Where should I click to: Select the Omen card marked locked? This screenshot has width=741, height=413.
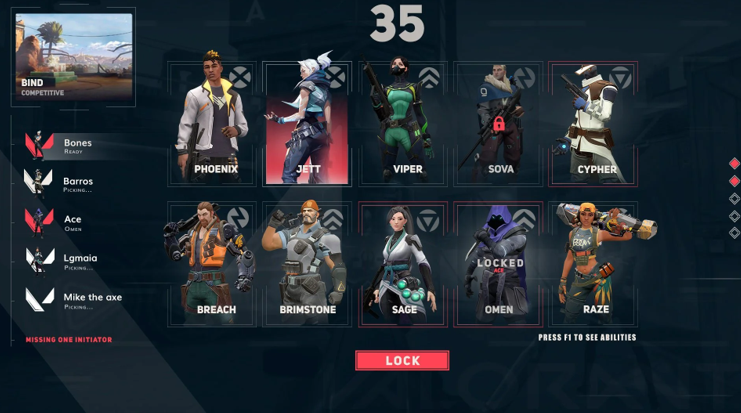498,263
